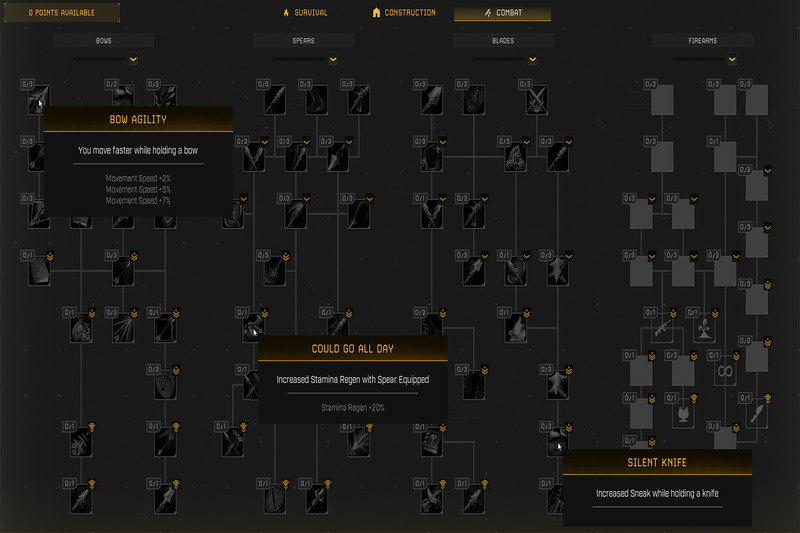
Task: Toggle the chevron below the Spears header
Action: click(332, 59)
